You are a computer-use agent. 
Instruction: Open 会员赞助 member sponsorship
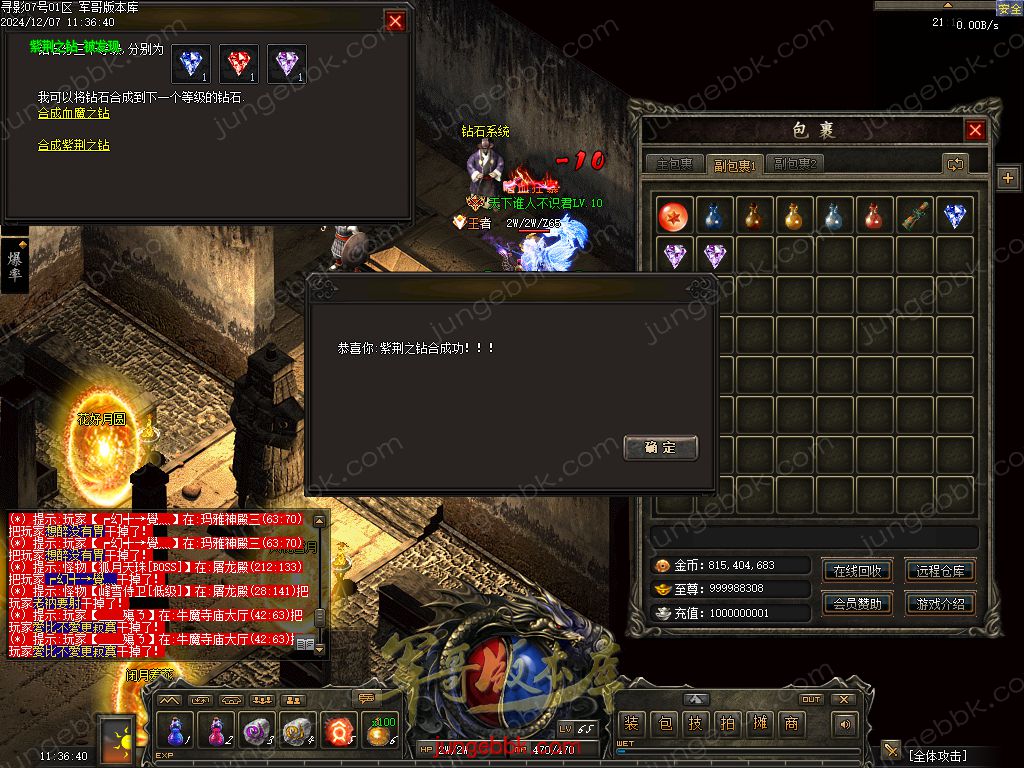858,604
